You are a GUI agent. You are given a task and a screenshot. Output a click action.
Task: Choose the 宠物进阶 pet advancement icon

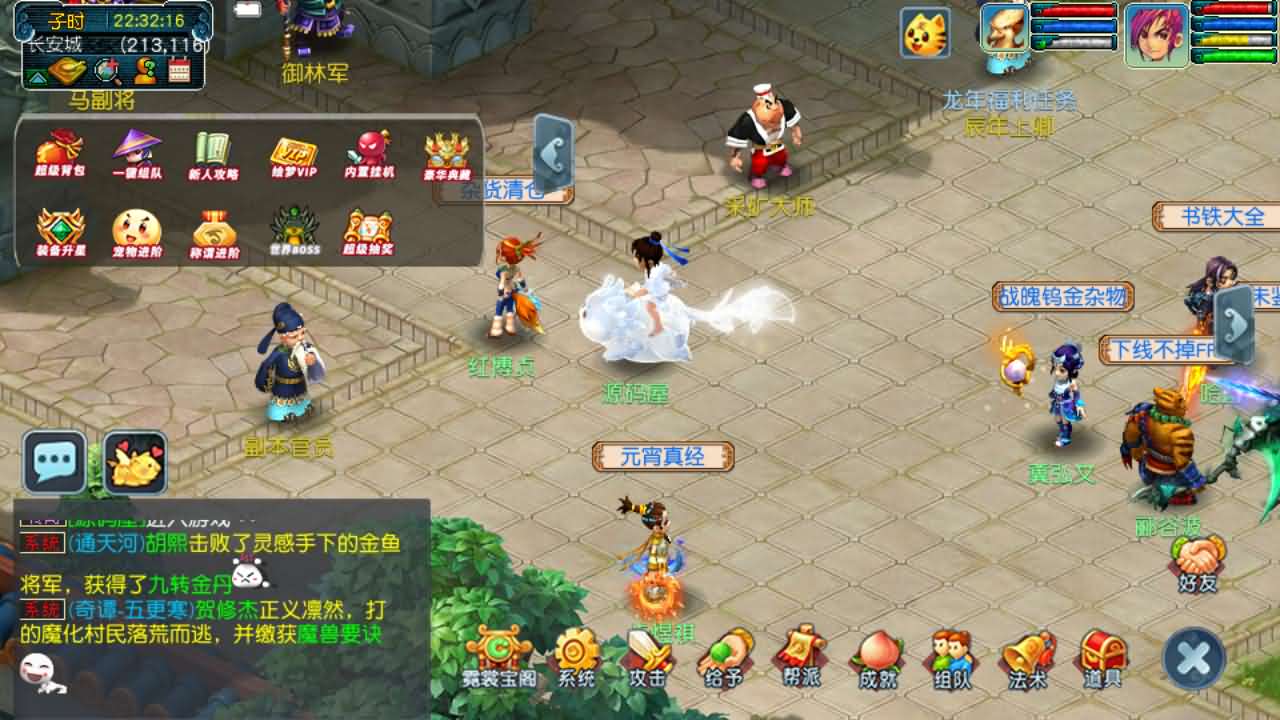click(137, 232)
